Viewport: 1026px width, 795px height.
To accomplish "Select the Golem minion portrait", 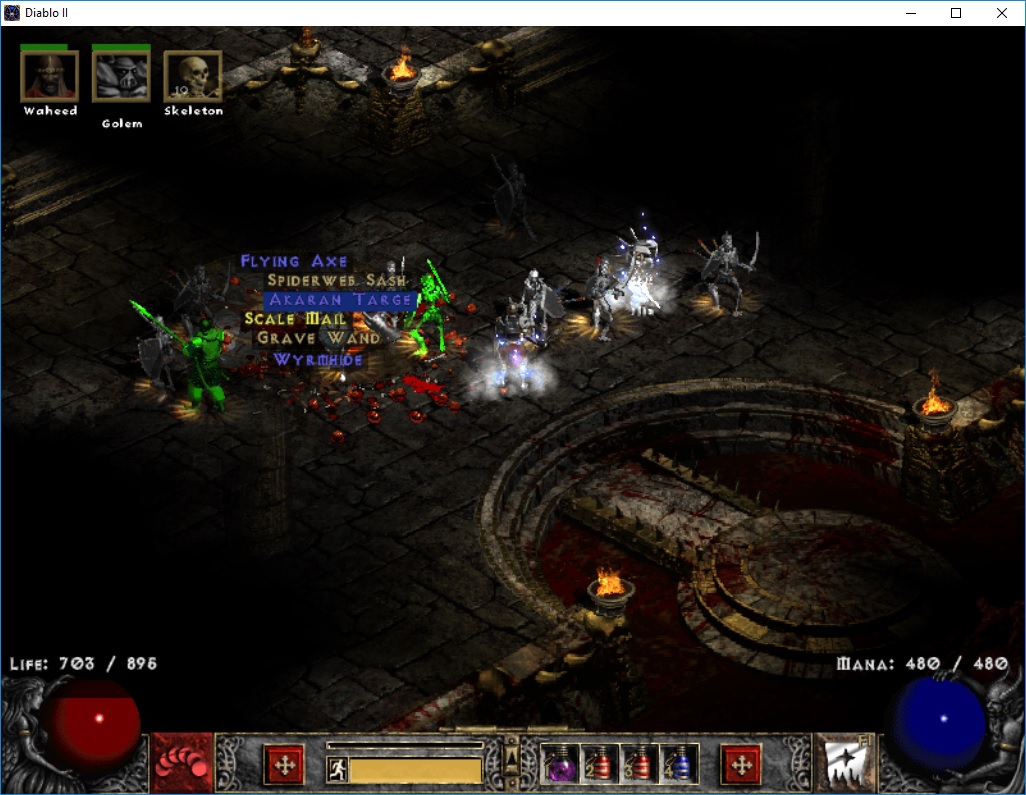I will click(x=121, y=76).
